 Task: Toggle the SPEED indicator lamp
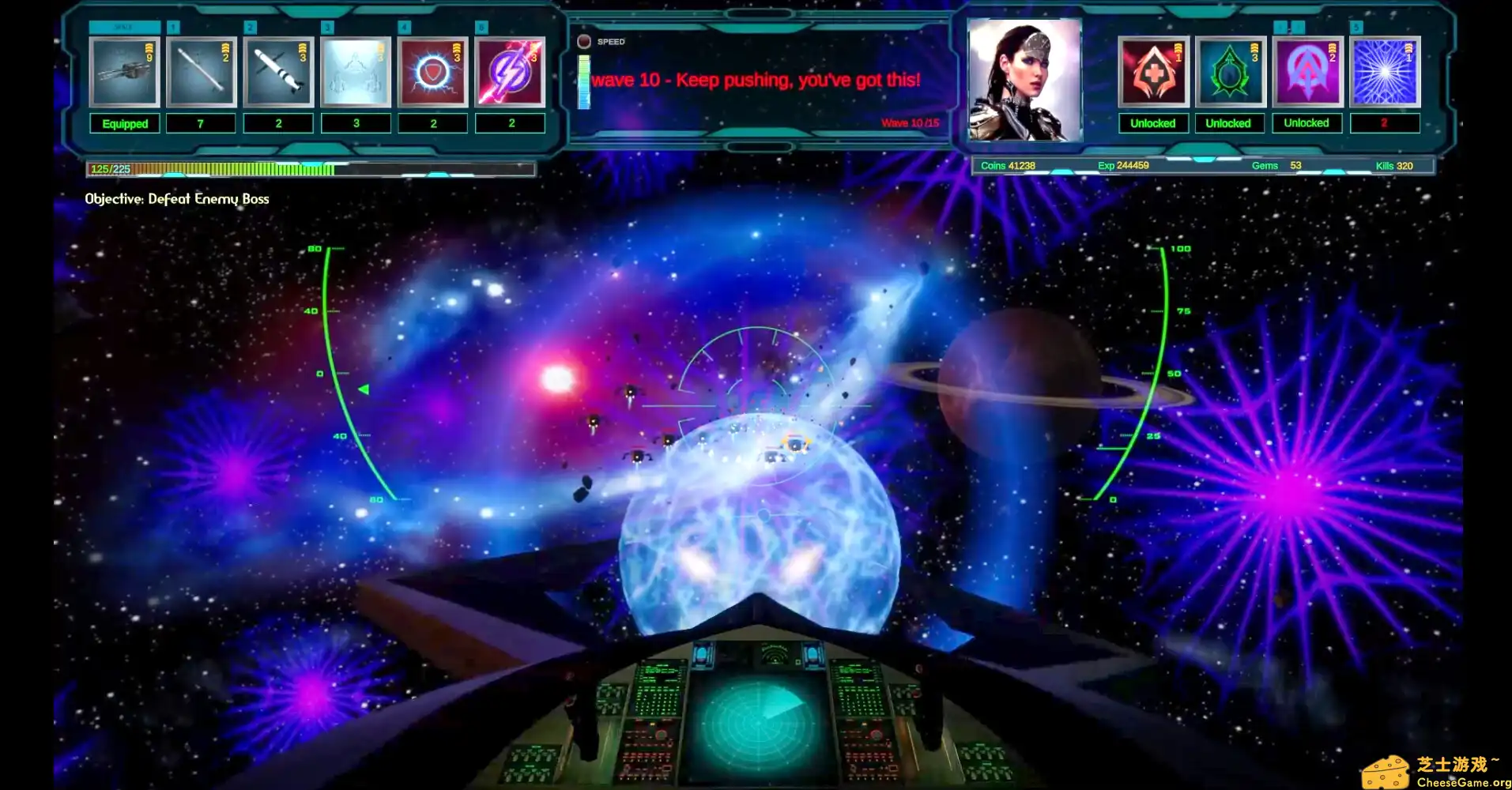click(x=585, y=41)
